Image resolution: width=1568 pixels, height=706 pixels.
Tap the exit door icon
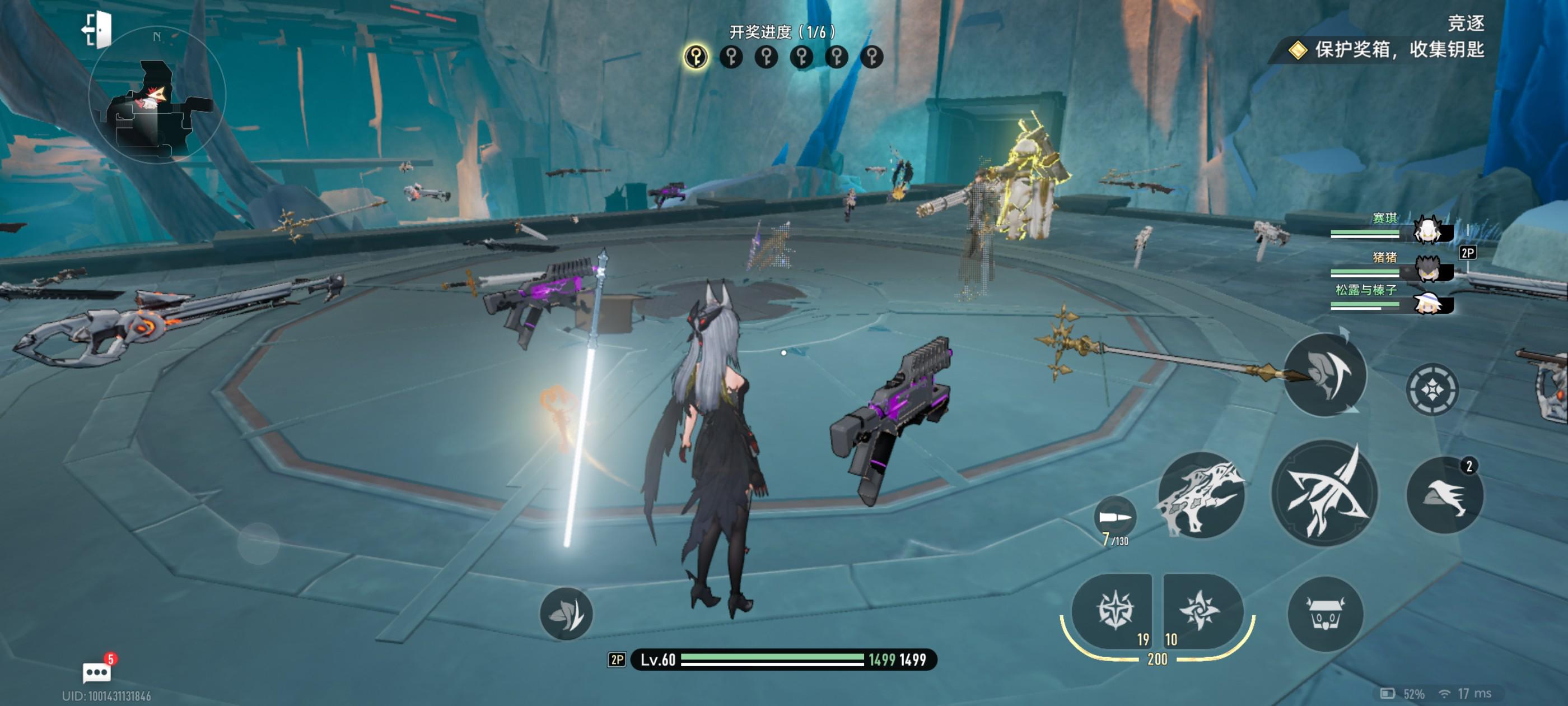point(98,29)
